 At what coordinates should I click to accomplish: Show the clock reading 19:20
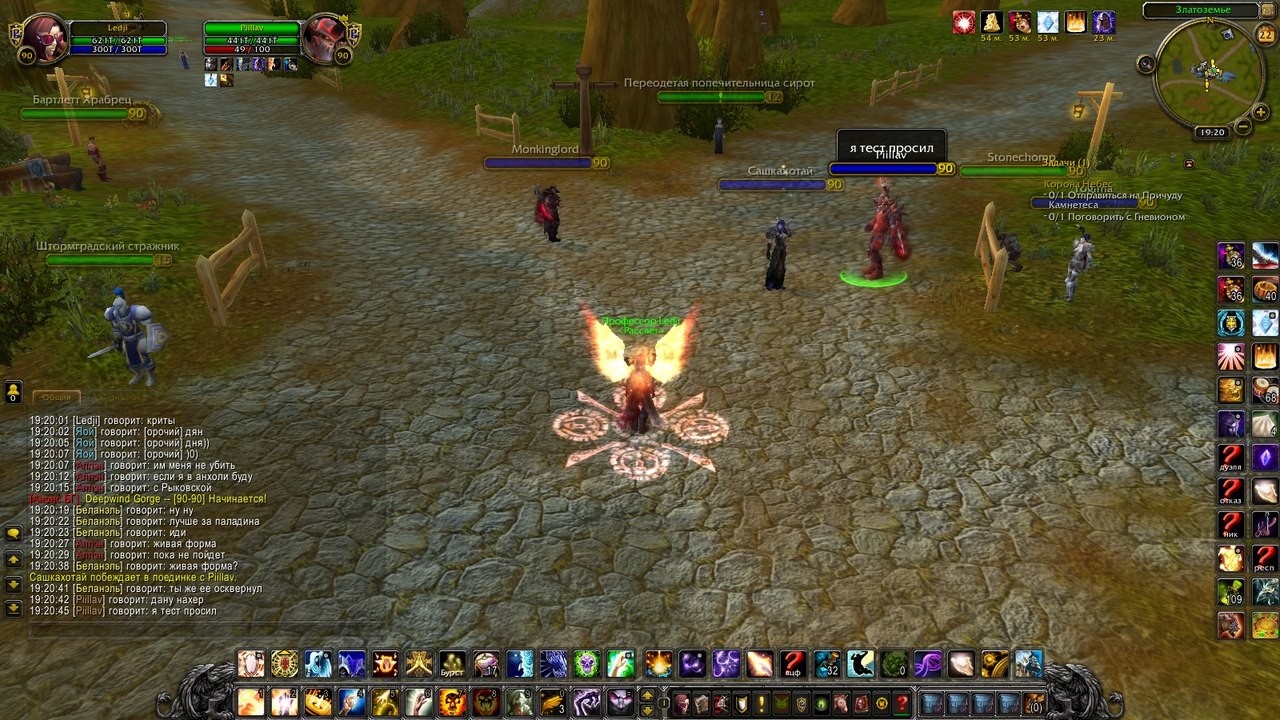(x=1212, y=132)
